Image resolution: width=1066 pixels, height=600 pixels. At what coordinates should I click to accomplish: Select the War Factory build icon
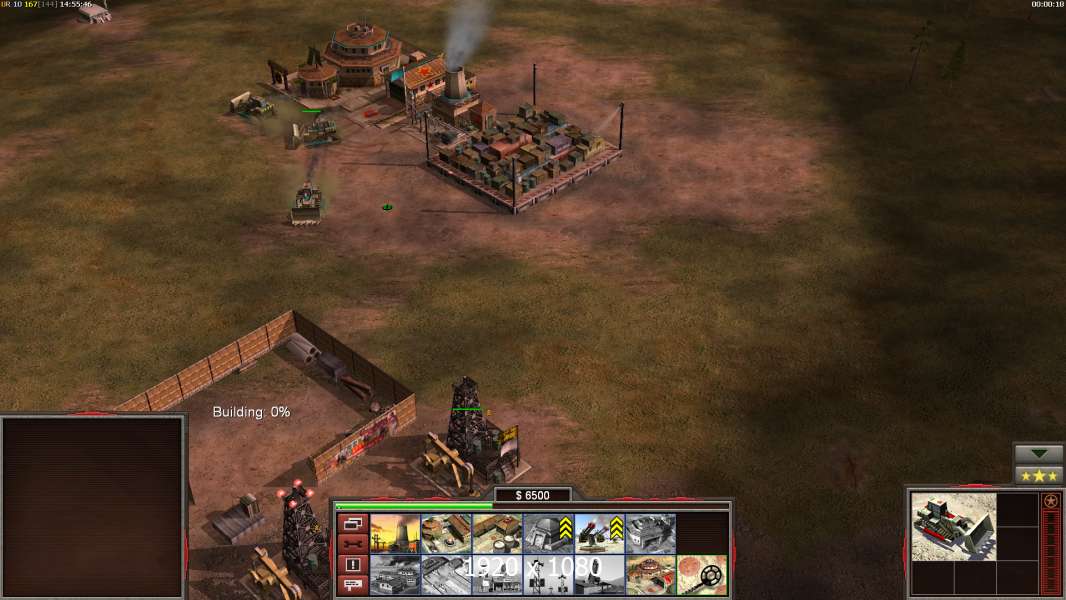point(650,533)
